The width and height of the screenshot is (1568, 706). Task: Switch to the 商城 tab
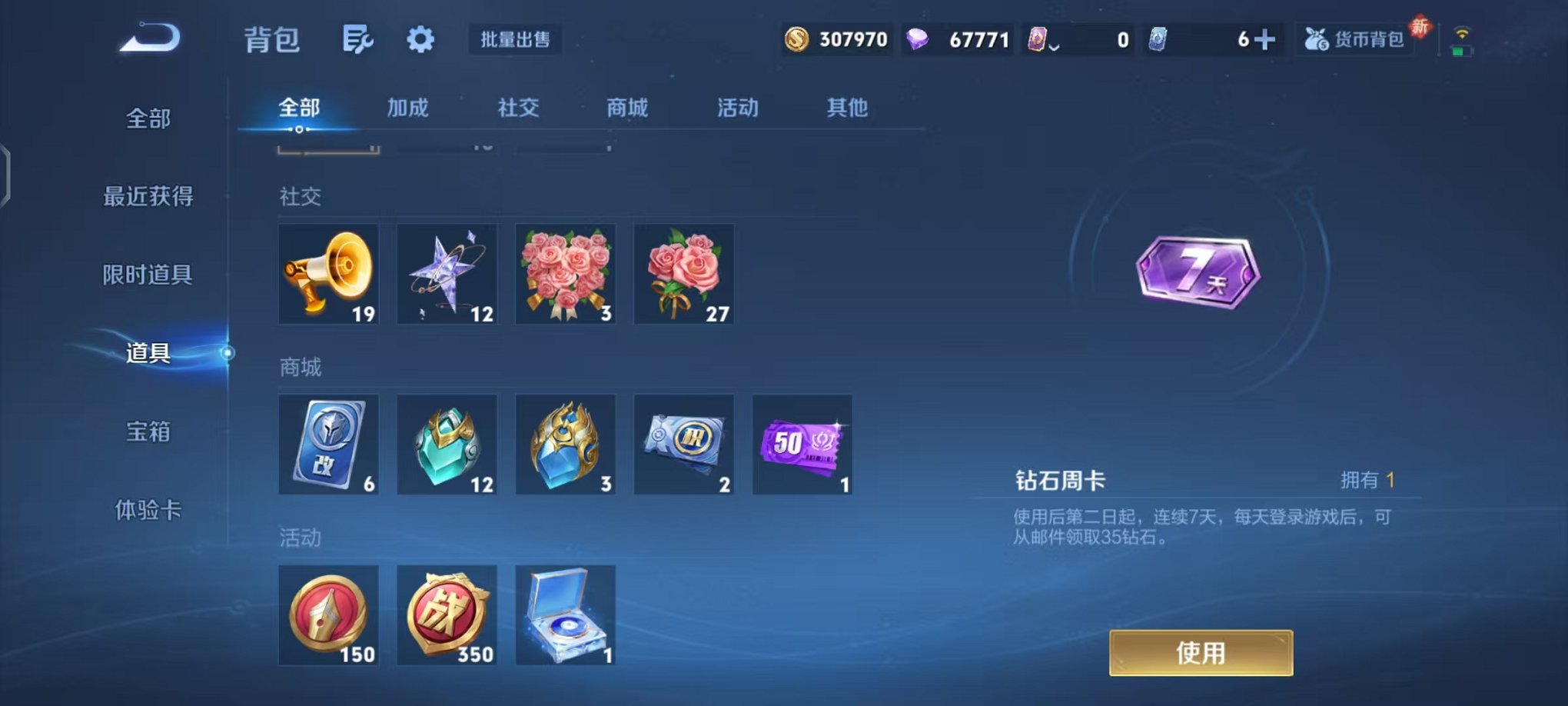tap(629, 108)
